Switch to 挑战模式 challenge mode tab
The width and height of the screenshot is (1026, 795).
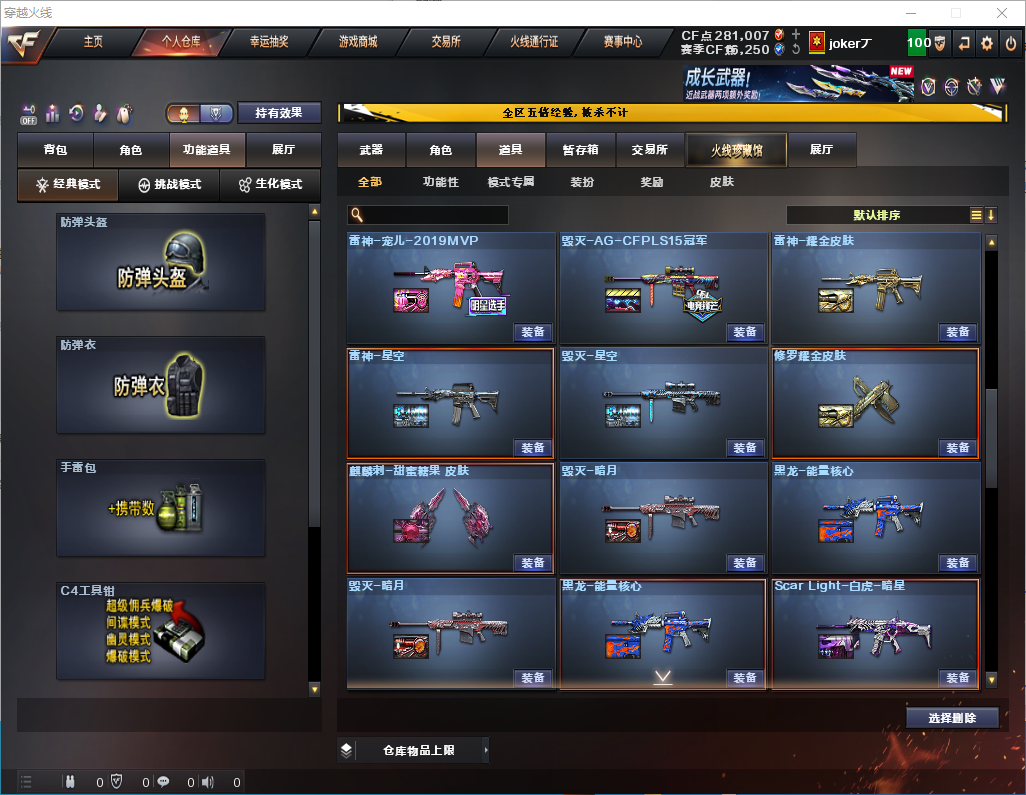pos(170,185)
